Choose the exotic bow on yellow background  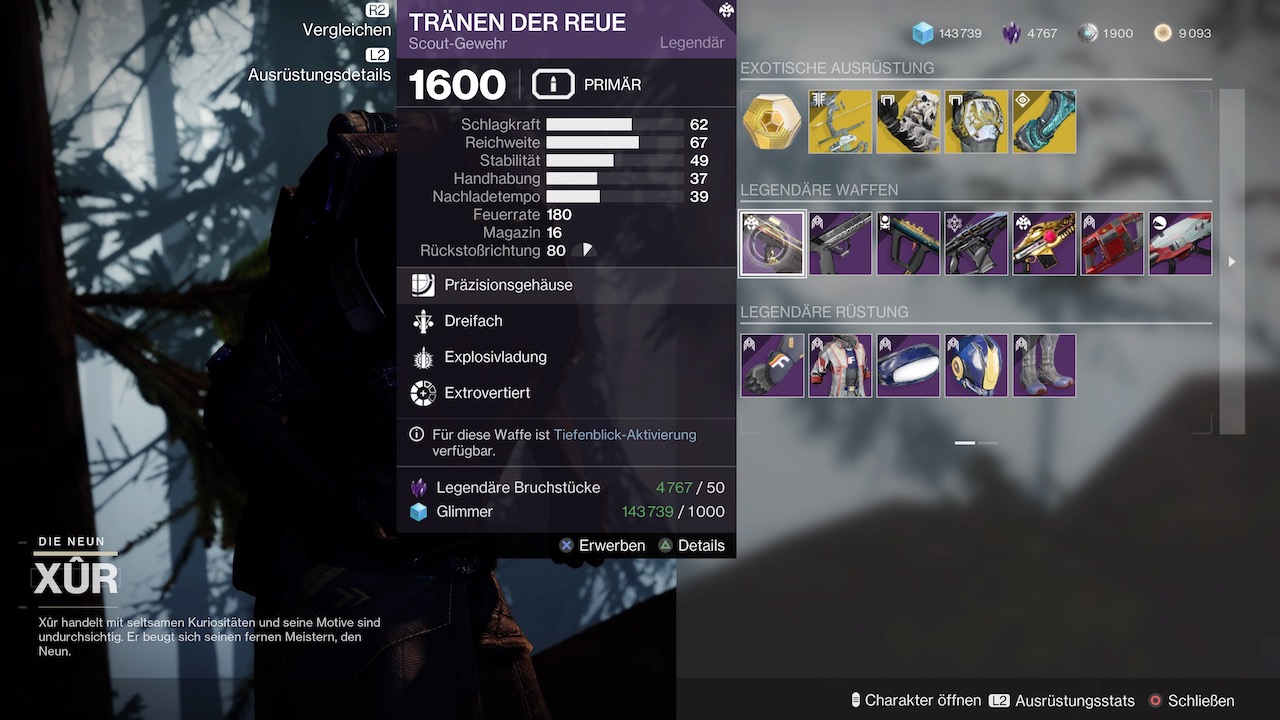pyautogui.click(x=840, y=122)
